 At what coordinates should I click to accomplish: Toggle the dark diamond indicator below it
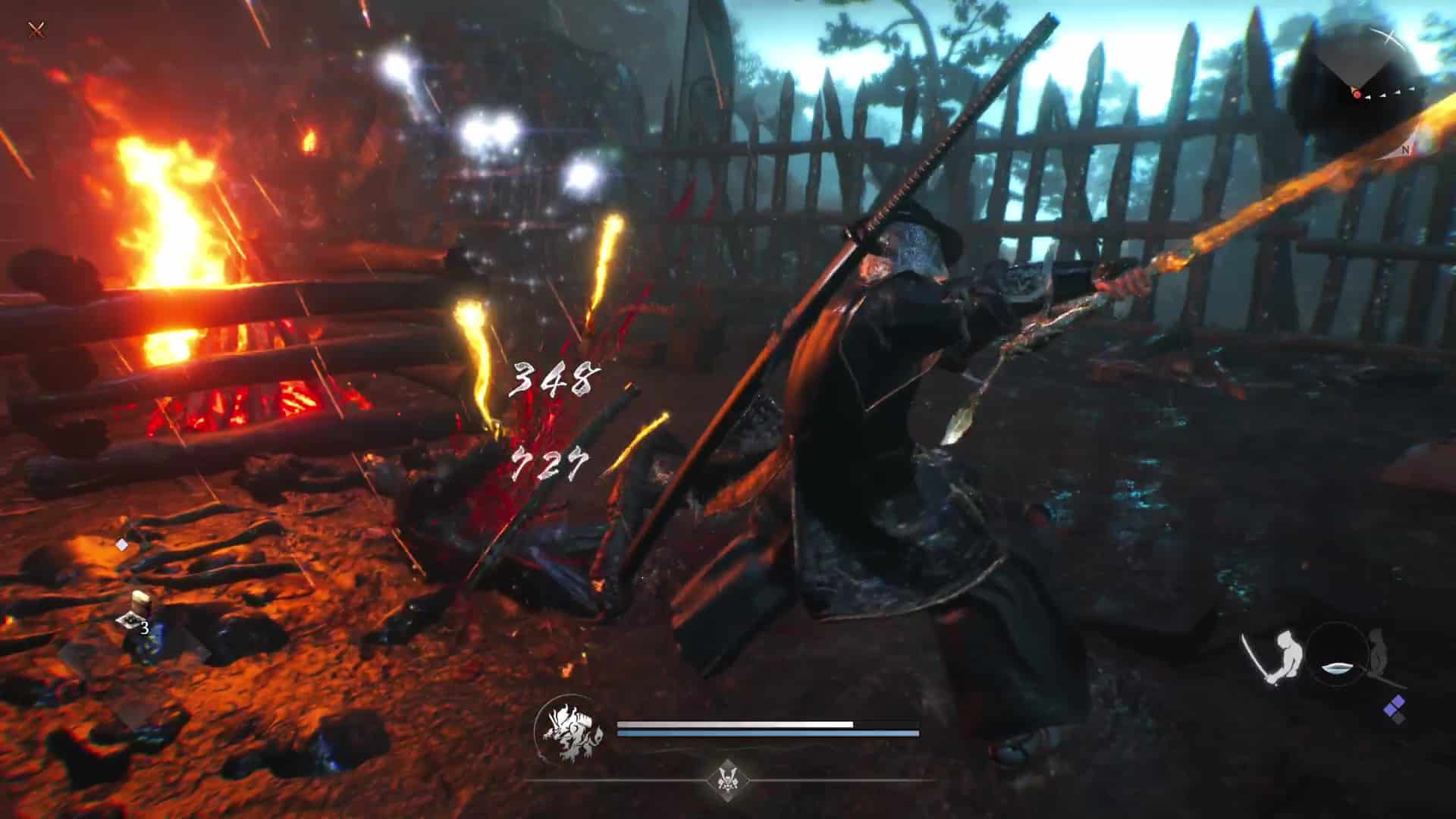click(1398, 719)
